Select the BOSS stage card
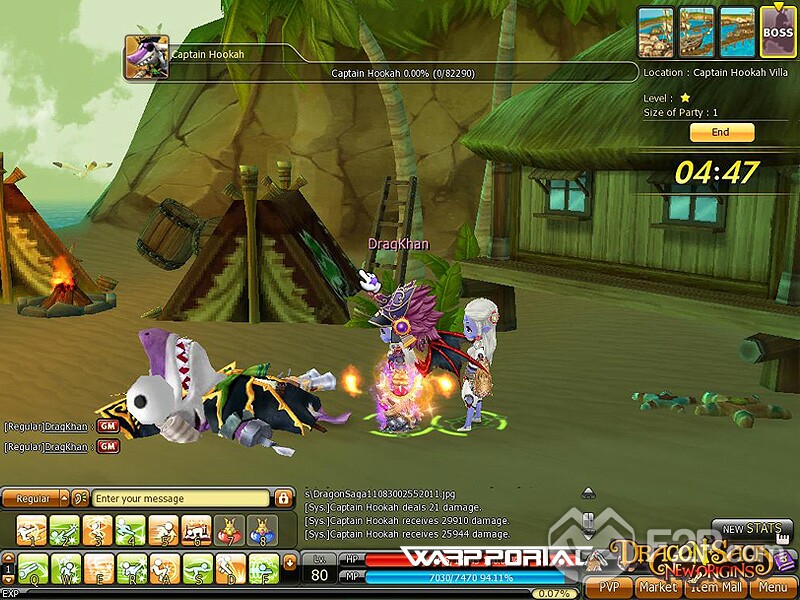Screen dimensions: 800x600 click(777, 30)
